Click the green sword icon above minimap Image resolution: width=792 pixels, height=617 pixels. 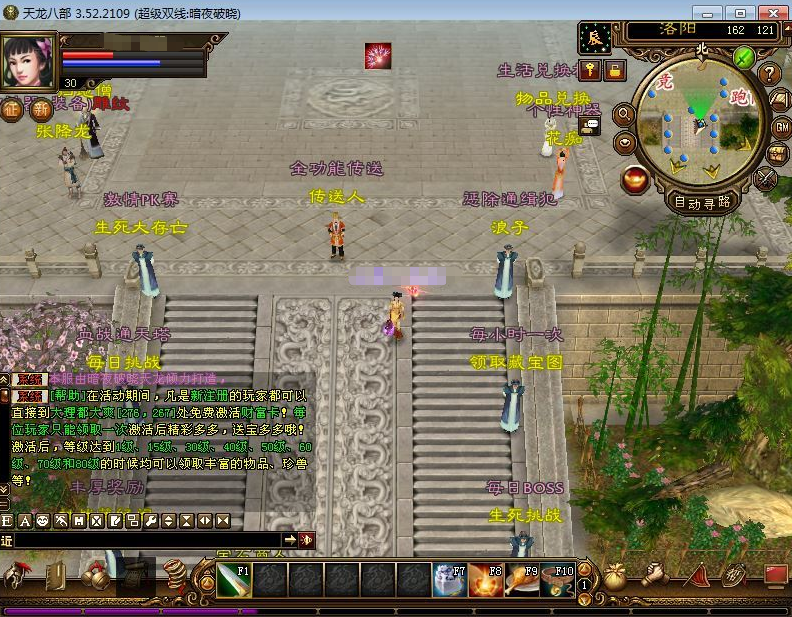point(743,57)
